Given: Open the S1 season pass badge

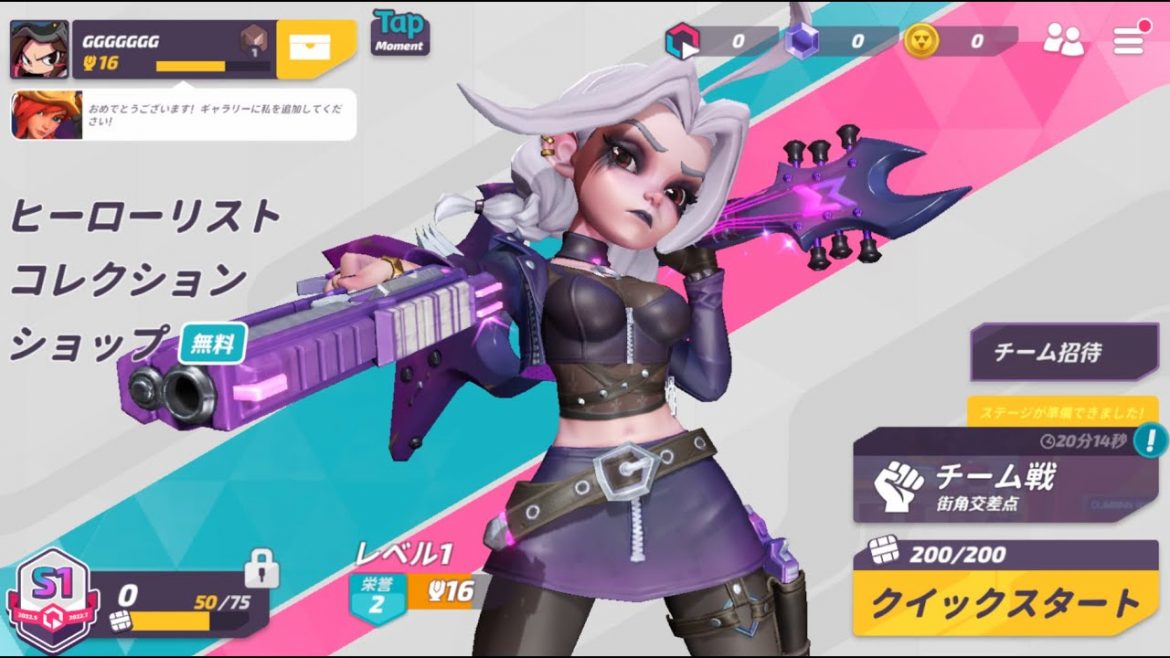Looking at the screenshot, I should tap(49, 598).
